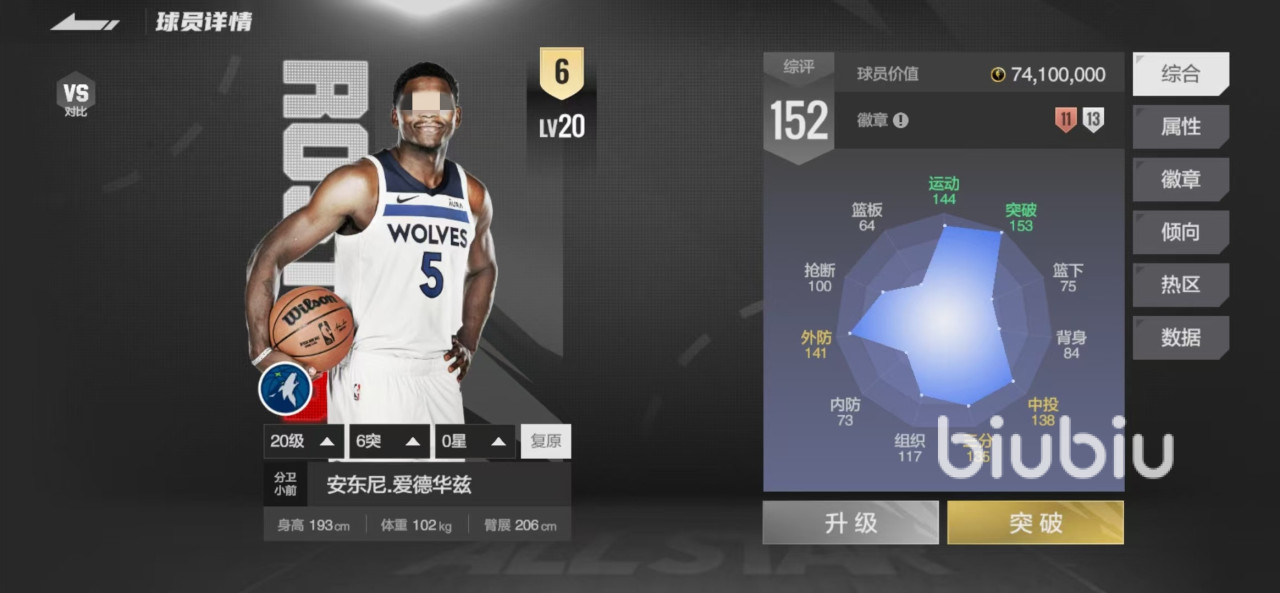This screenshot has height=593, width=1280.
Task: Select the white badge count 13 icon
Action: [1093, 121]
